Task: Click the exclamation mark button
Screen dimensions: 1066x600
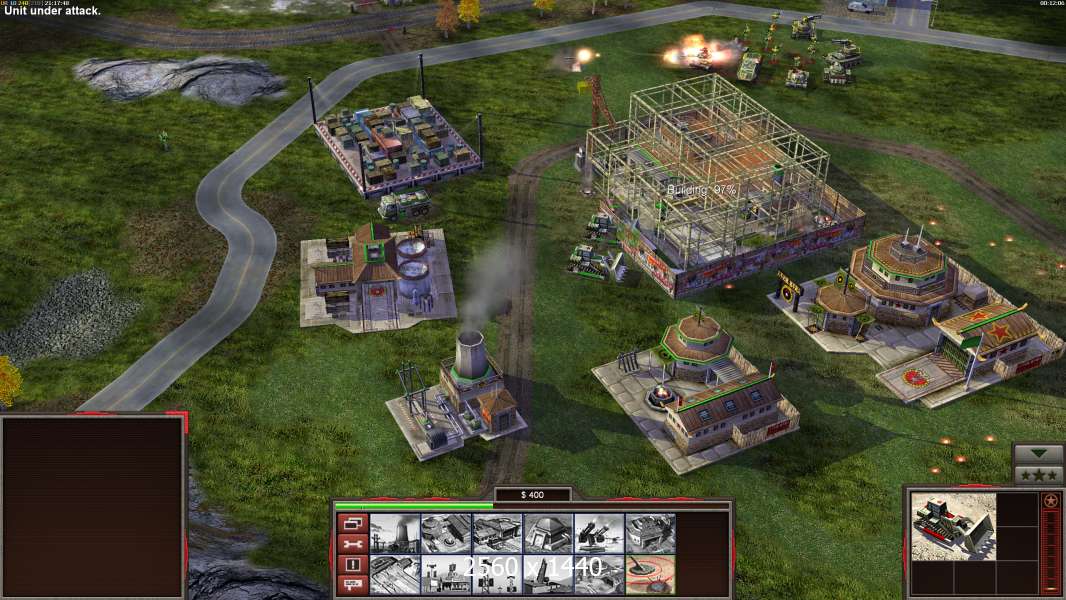Action: (351, 565)
